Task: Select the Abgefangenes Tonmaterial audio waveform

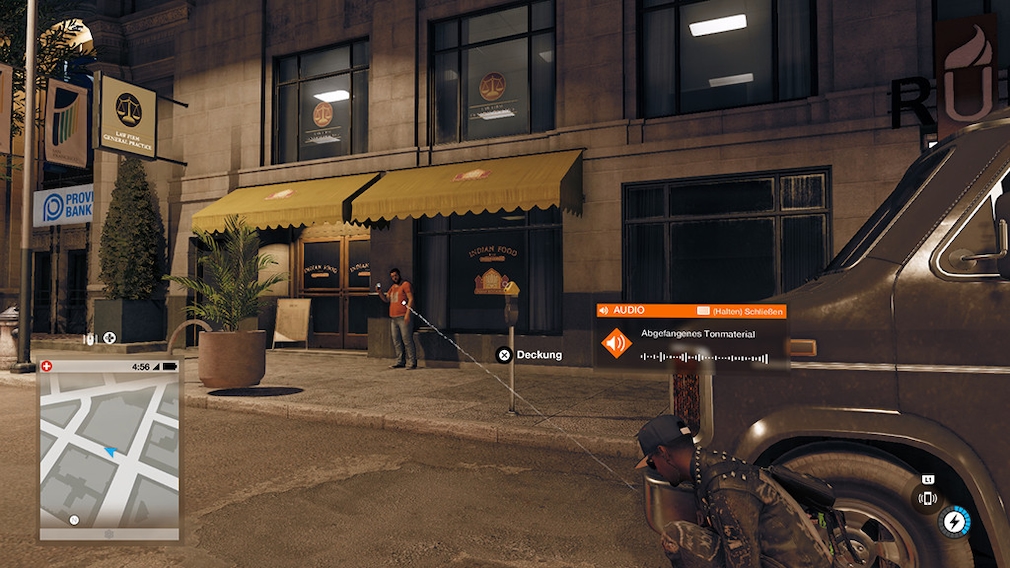Action: [x=704, y=357]
